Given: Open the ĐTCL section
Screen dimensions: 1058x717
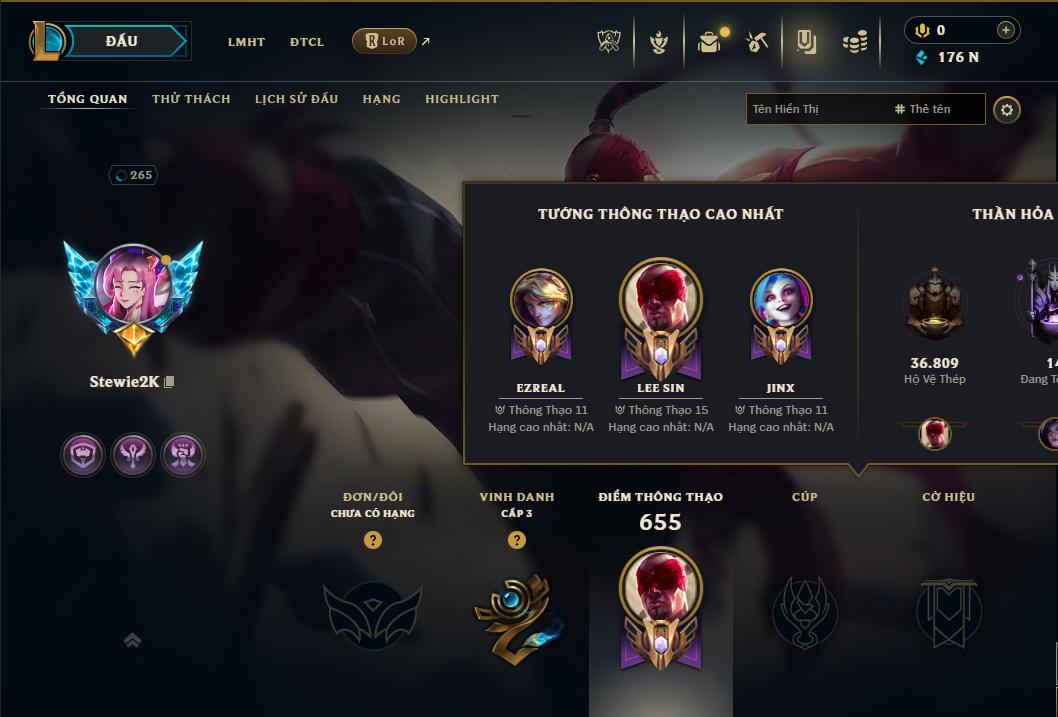Looking at the screenshot, I should coord(307,42).
